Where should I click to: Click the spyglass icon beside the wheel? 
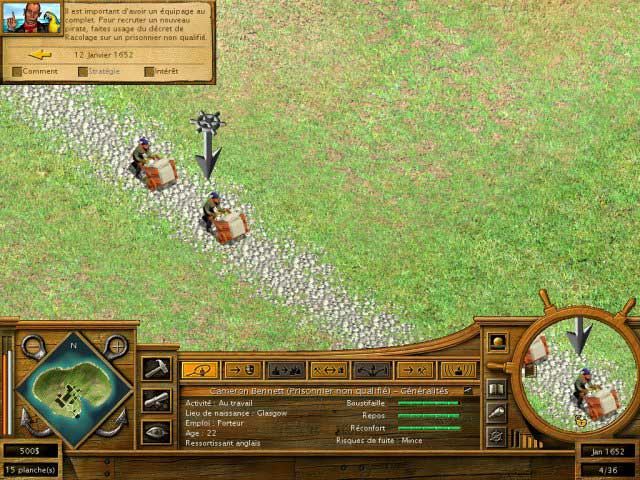tap(496, 411)
